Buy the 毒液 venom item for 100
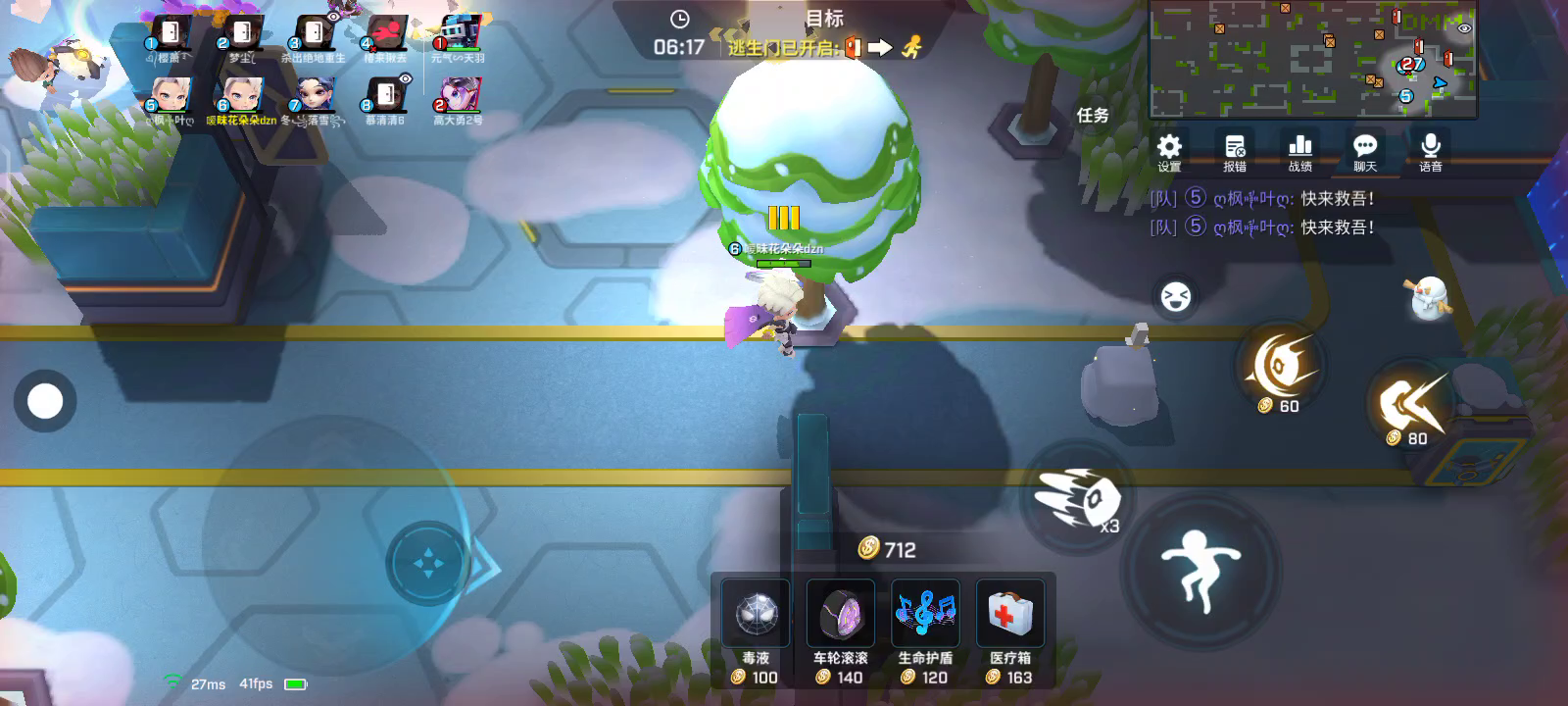 click(x=756, y=629)
